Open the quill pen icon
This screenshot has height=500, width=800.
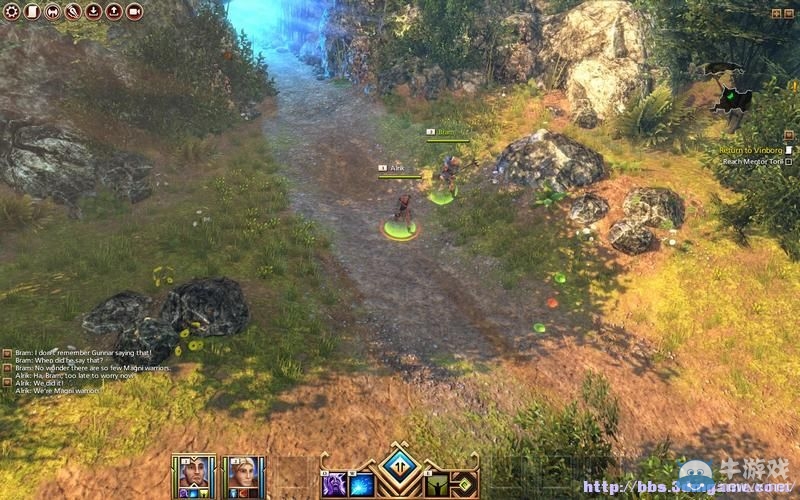coord(73,12)
